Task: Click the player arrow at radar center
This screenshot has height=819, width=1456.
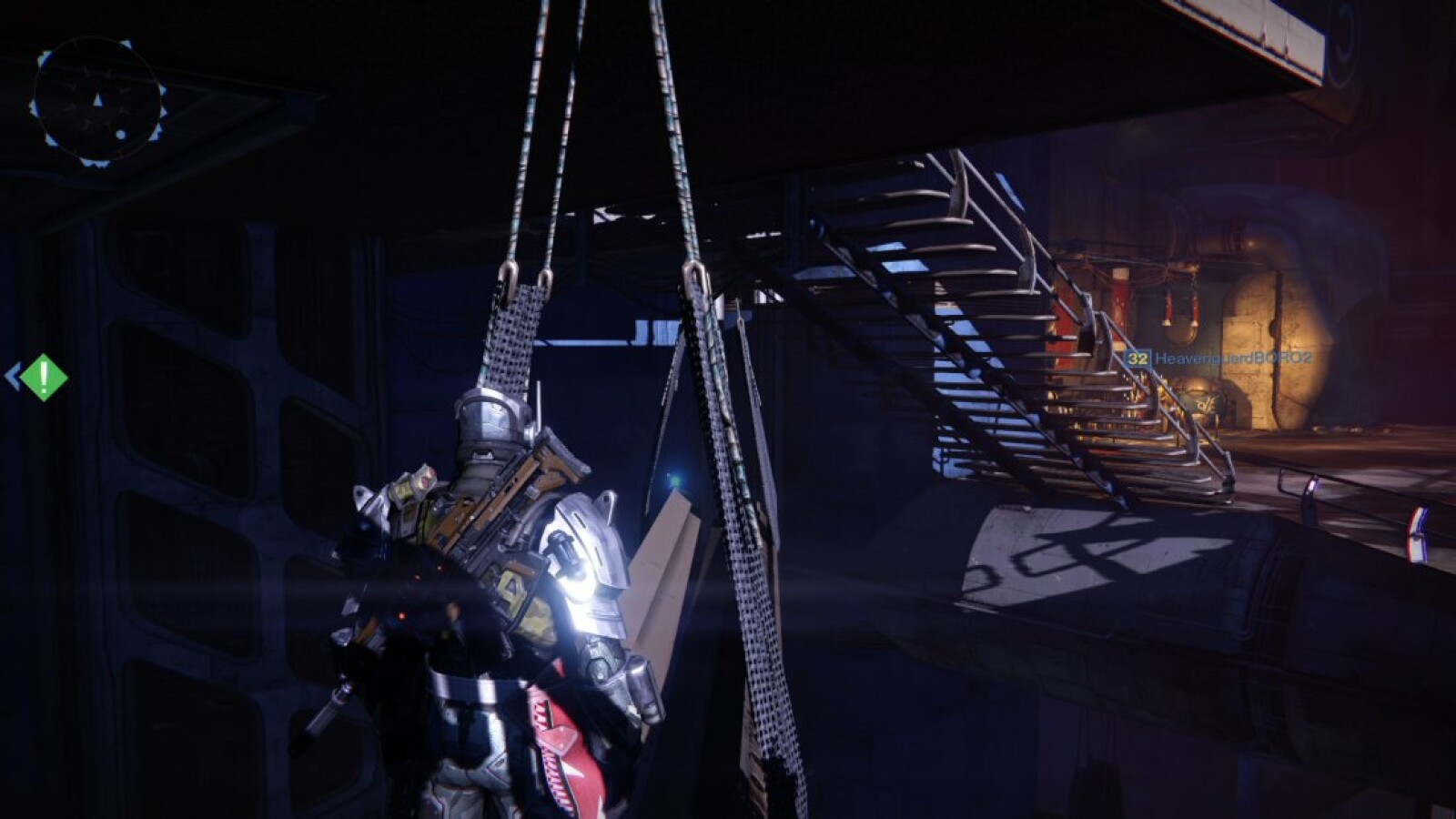Action: tap(96, 98)
